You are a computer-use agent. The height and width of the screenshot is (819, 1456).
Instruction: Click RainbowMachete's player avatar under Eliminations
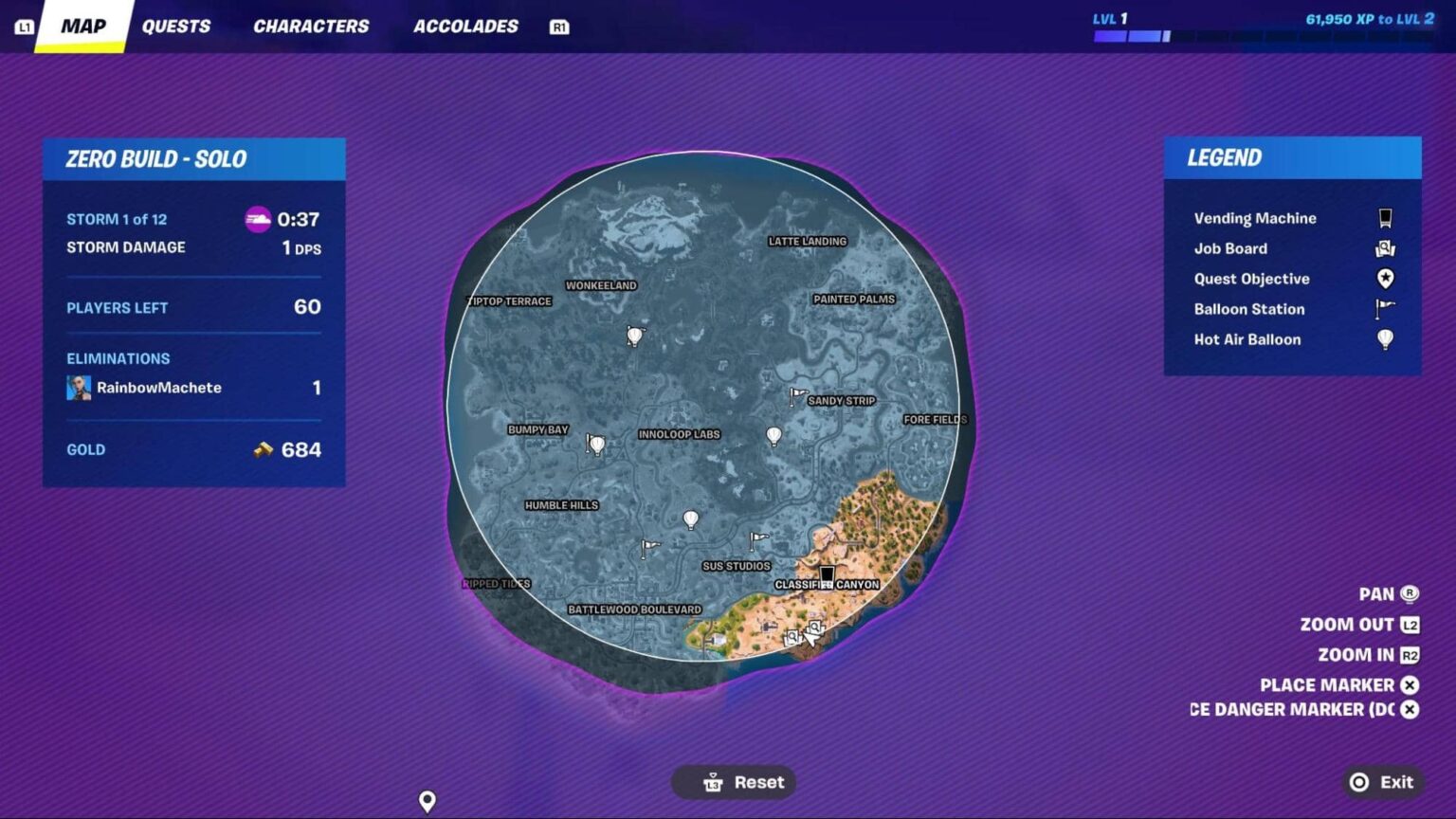tap(78, 387)
